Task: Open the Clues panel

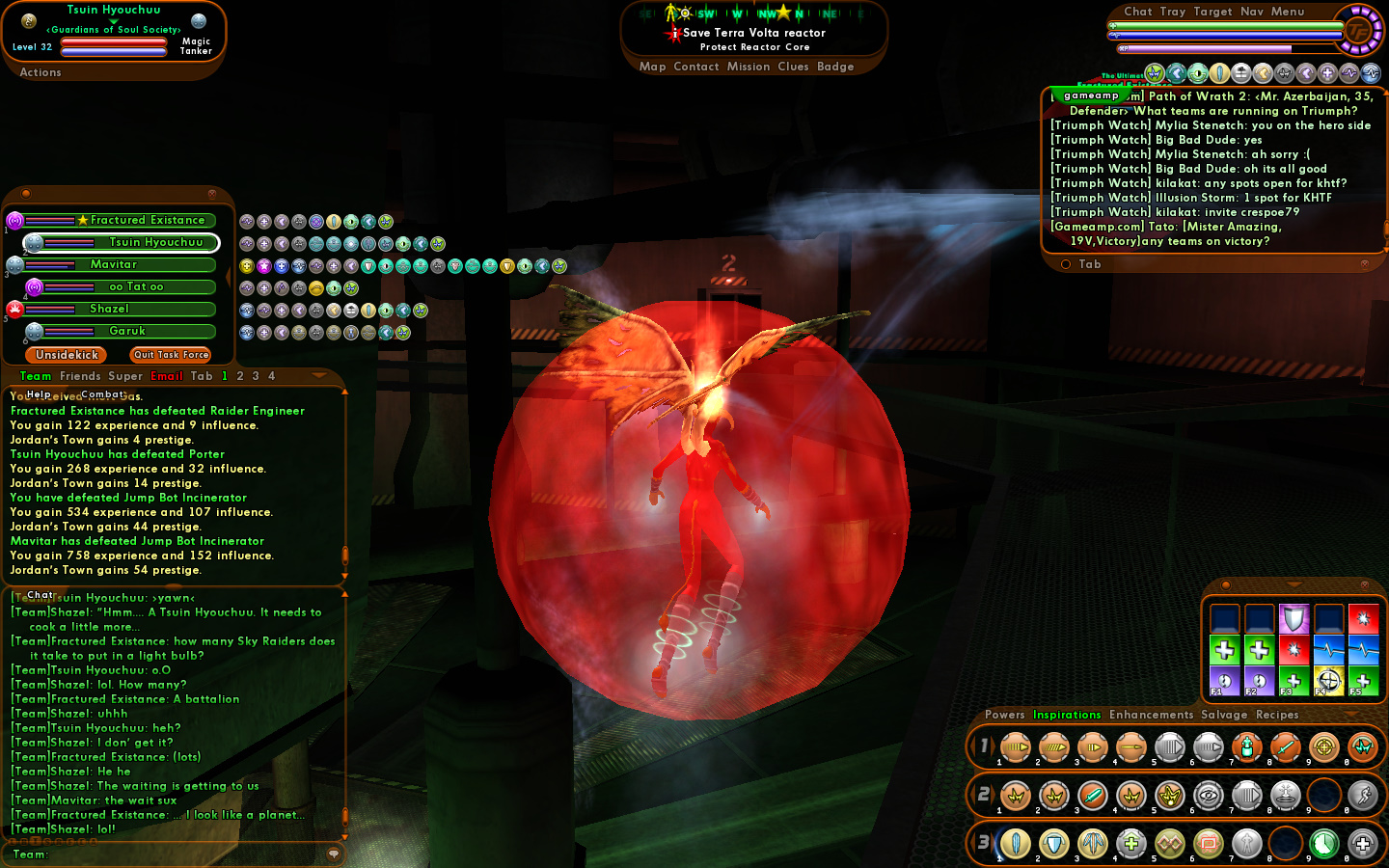Action: click(x=793, y=67)
